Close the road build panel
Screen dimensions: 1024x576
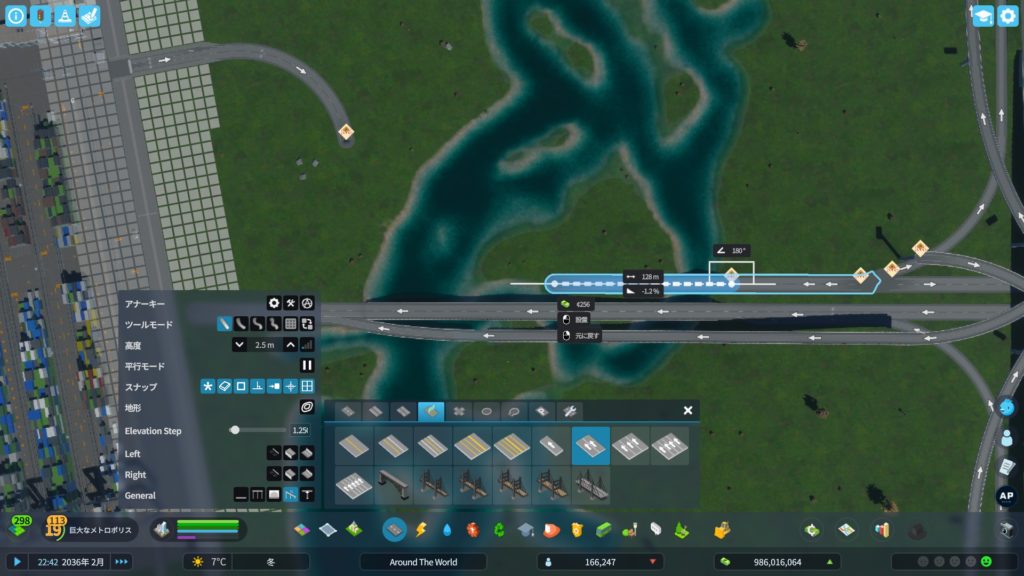tap(688, 410)
